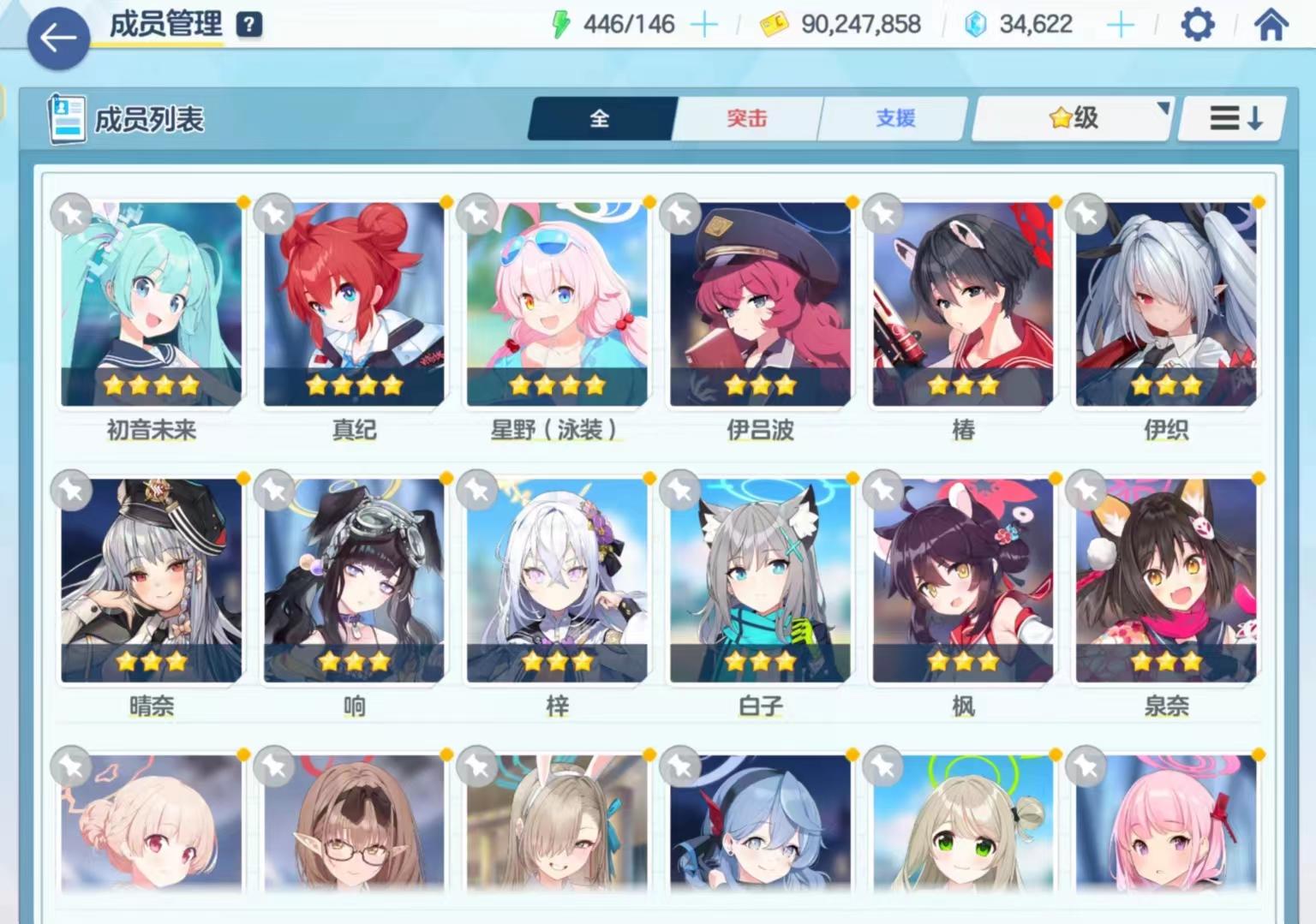Click the four-star rating on 真纪

[352, 385]
